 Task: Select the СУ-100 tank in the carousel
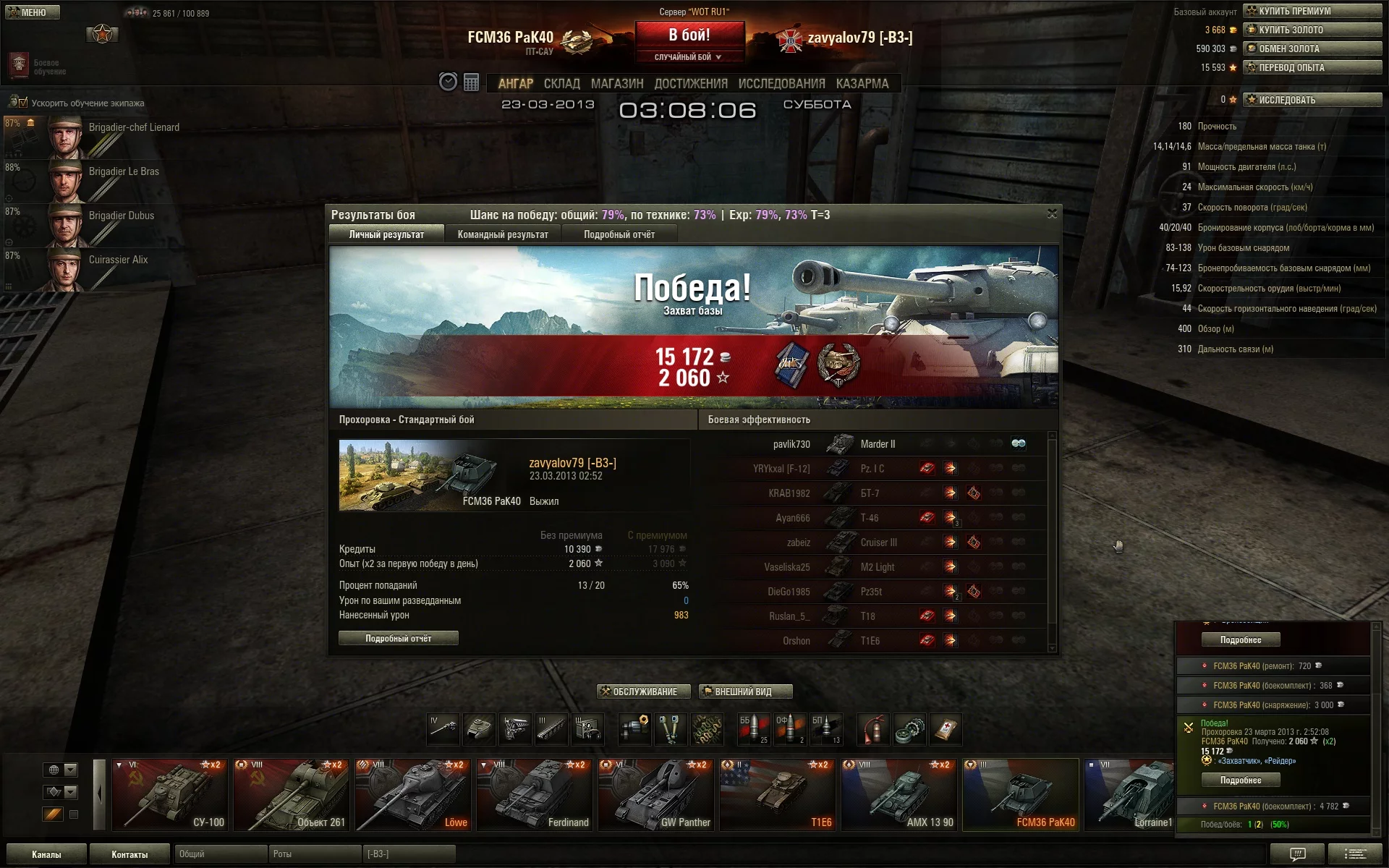[x=171, y=794]
